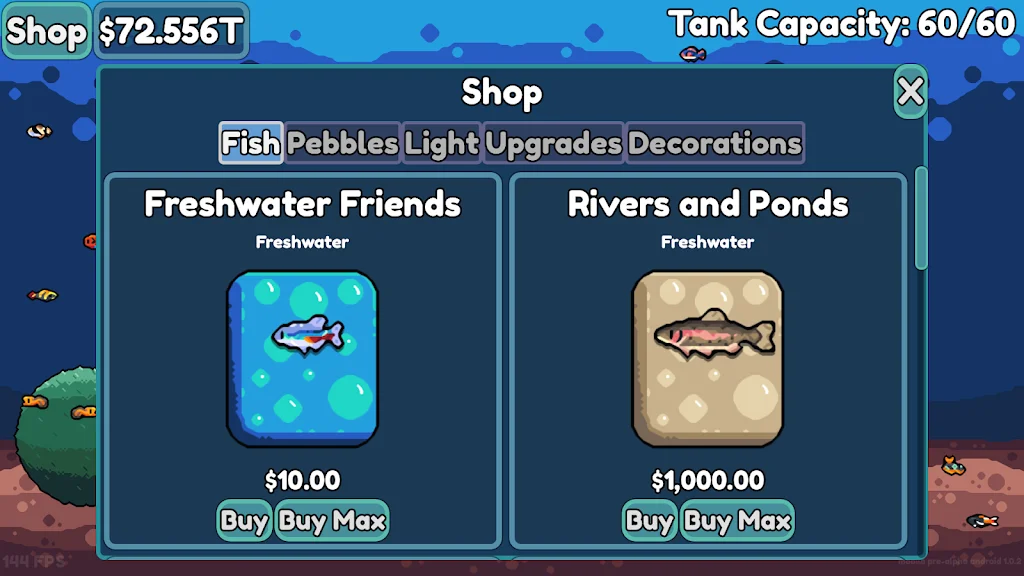
Task: Buy Max Rivers and Ponds packs
Action: [737, 521]
